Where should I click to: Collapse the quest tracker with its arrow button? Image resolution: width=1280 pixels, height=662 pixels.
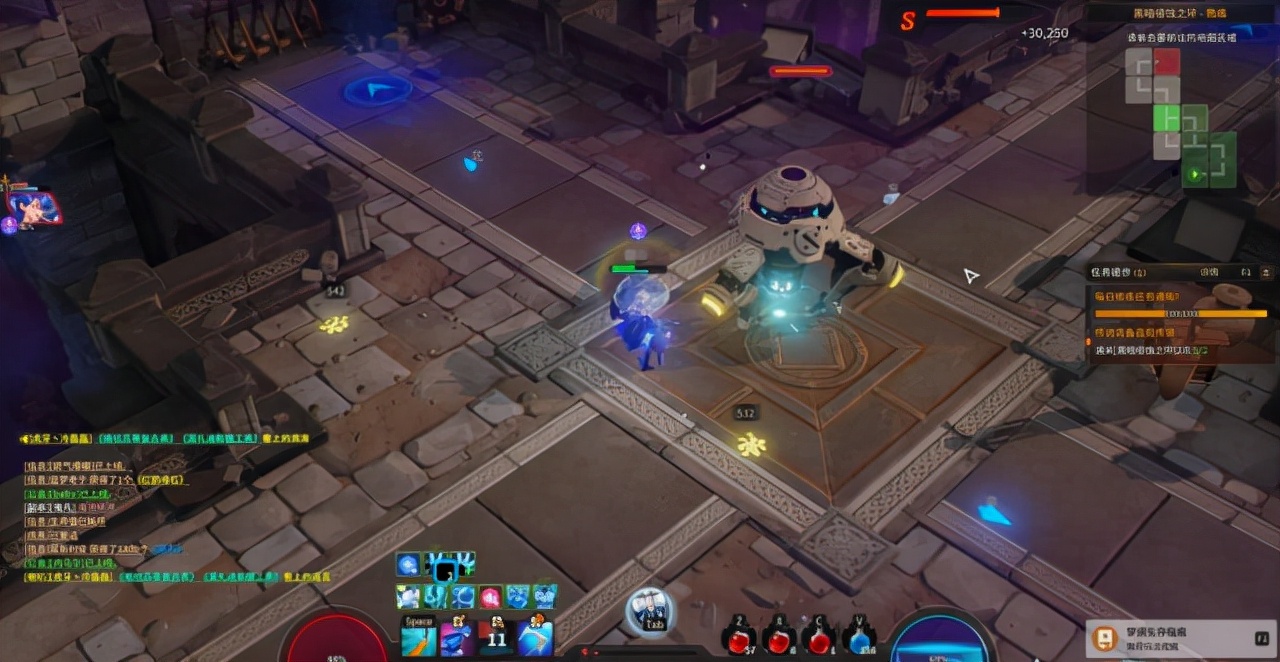[1266, 272]
